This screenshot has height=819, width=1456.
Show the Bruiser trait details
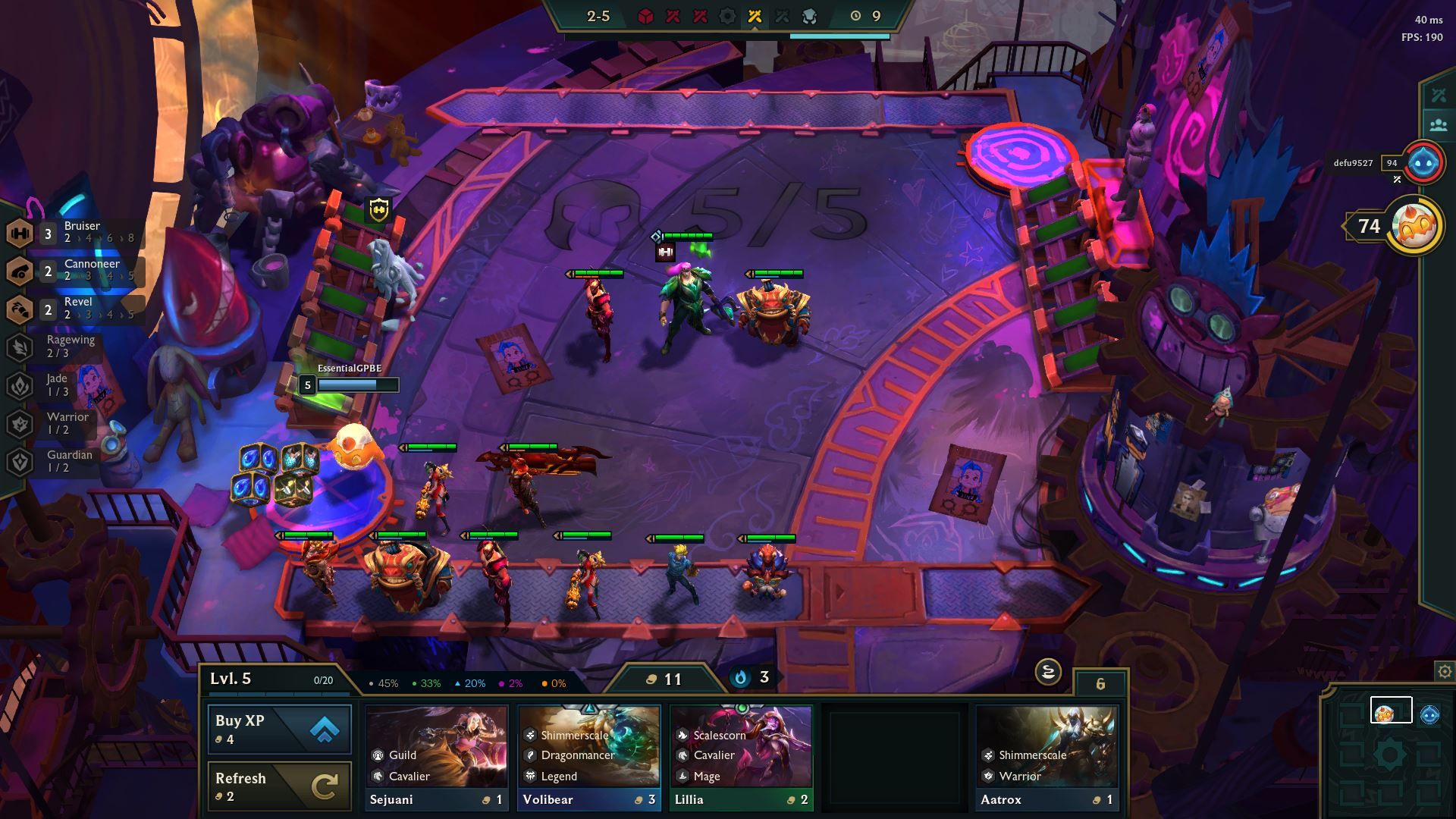pyautogui.click(x=76, y=232)
